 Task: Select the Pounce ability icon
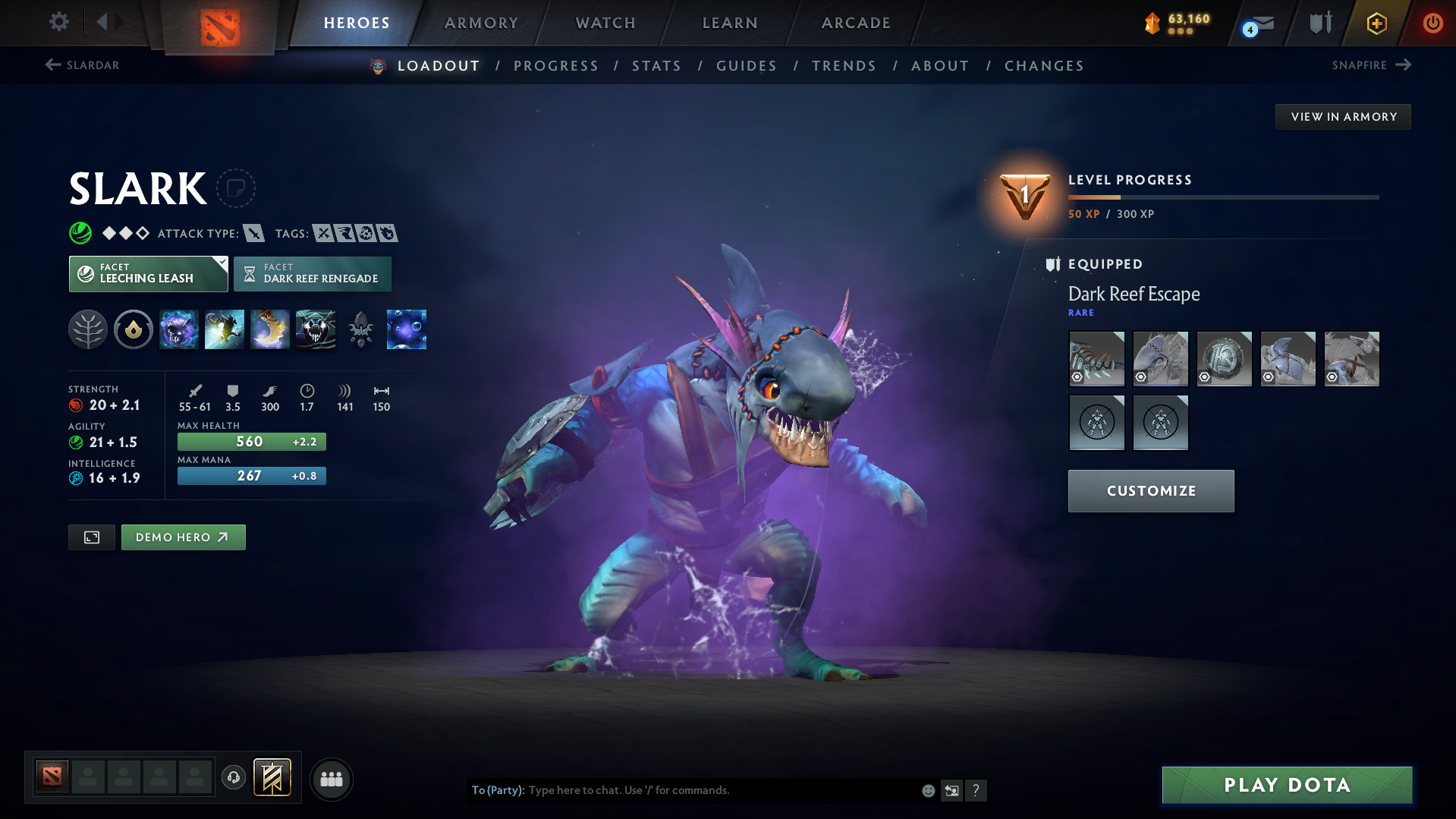tap(225, 329)
